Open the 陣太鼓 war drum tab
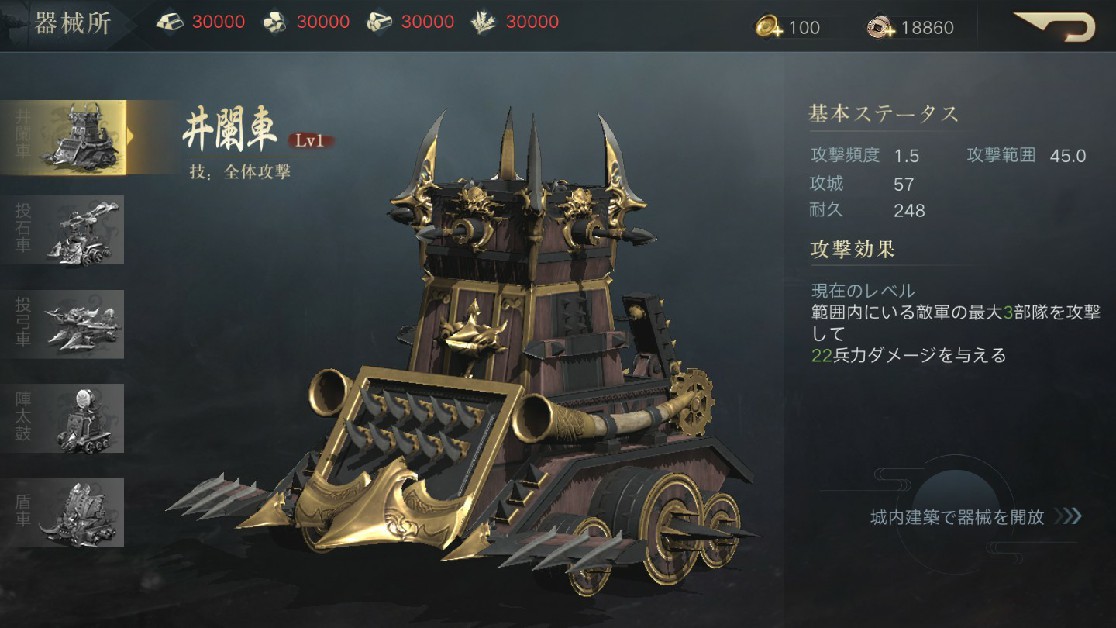 [x=66, y=418]
